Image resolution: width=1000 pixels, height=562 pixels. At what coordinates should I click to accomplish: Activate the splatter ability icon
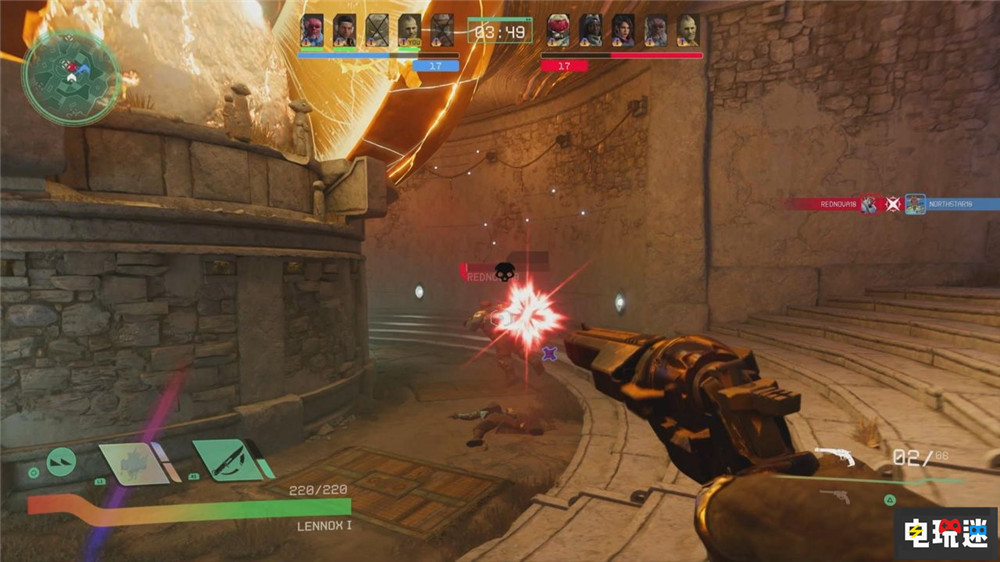(135, 463)
